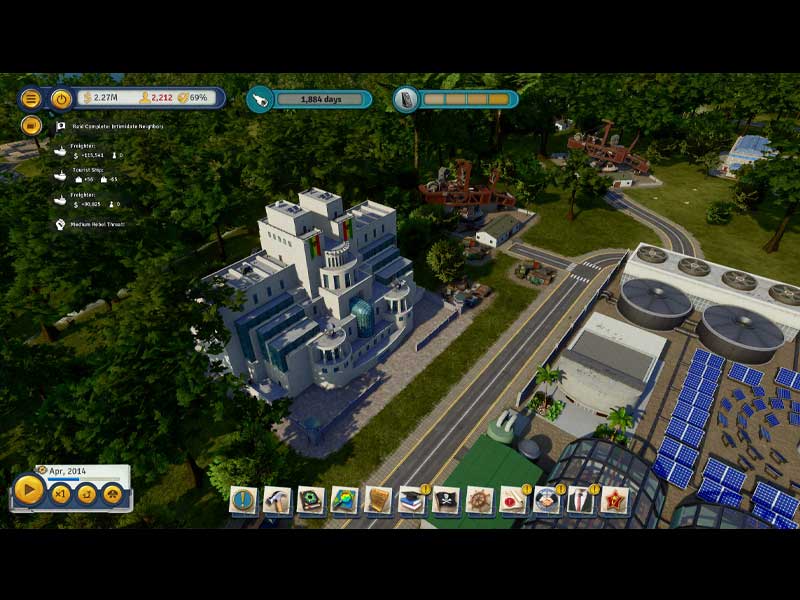Click the phone icon beside segmented bar
This screenshot has width=800, height=600.
[406, 99]
